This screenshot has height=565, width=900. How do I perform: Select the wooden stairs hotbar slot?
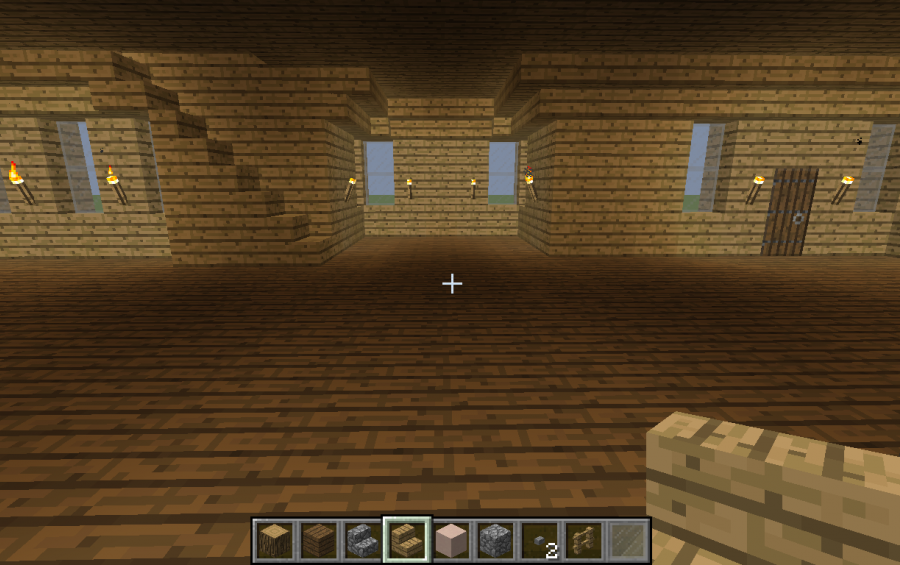(x=407, y=540)
